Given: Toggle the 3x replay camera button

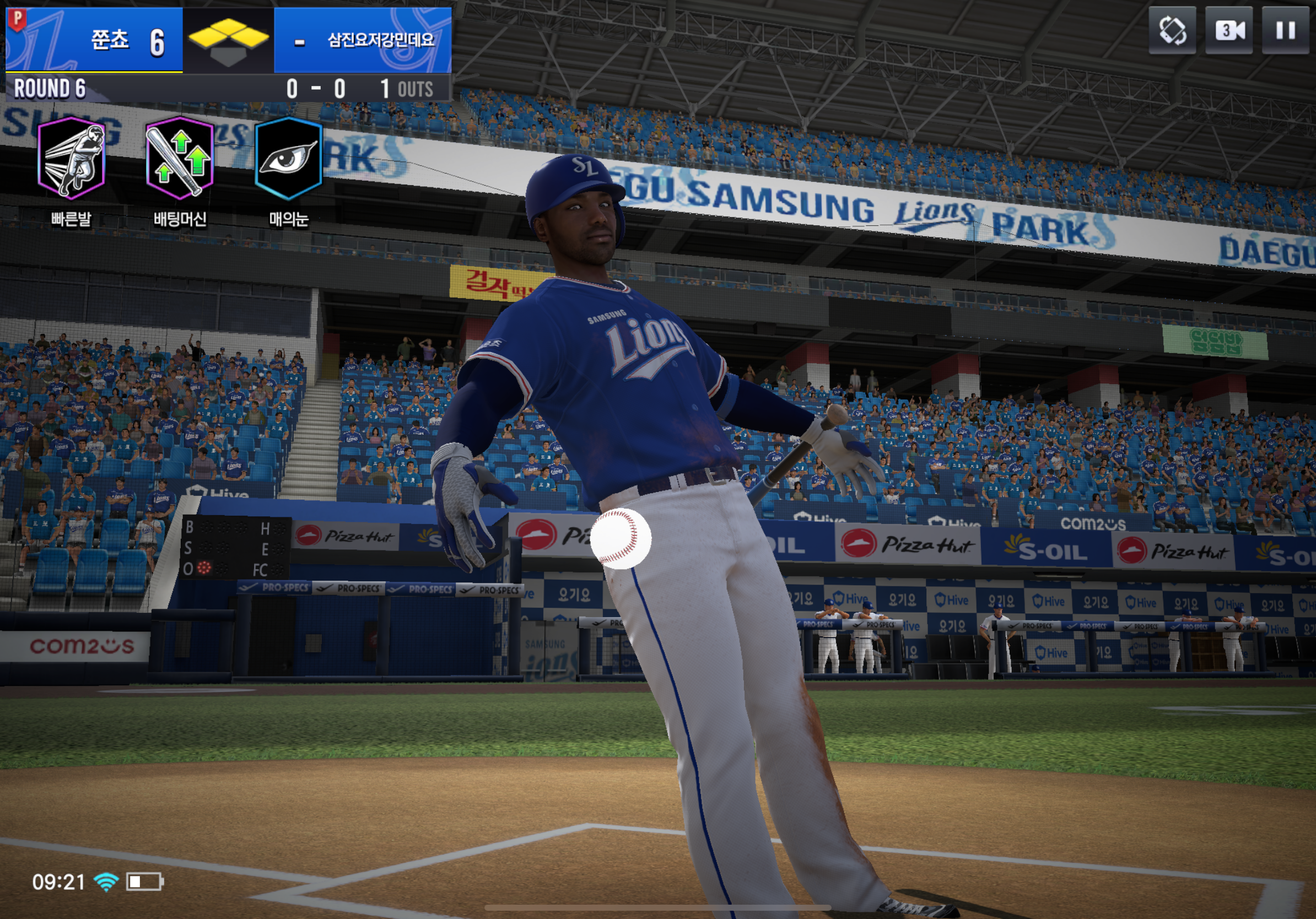Looking at the screenshot, I should click(x=1228, y=30).
